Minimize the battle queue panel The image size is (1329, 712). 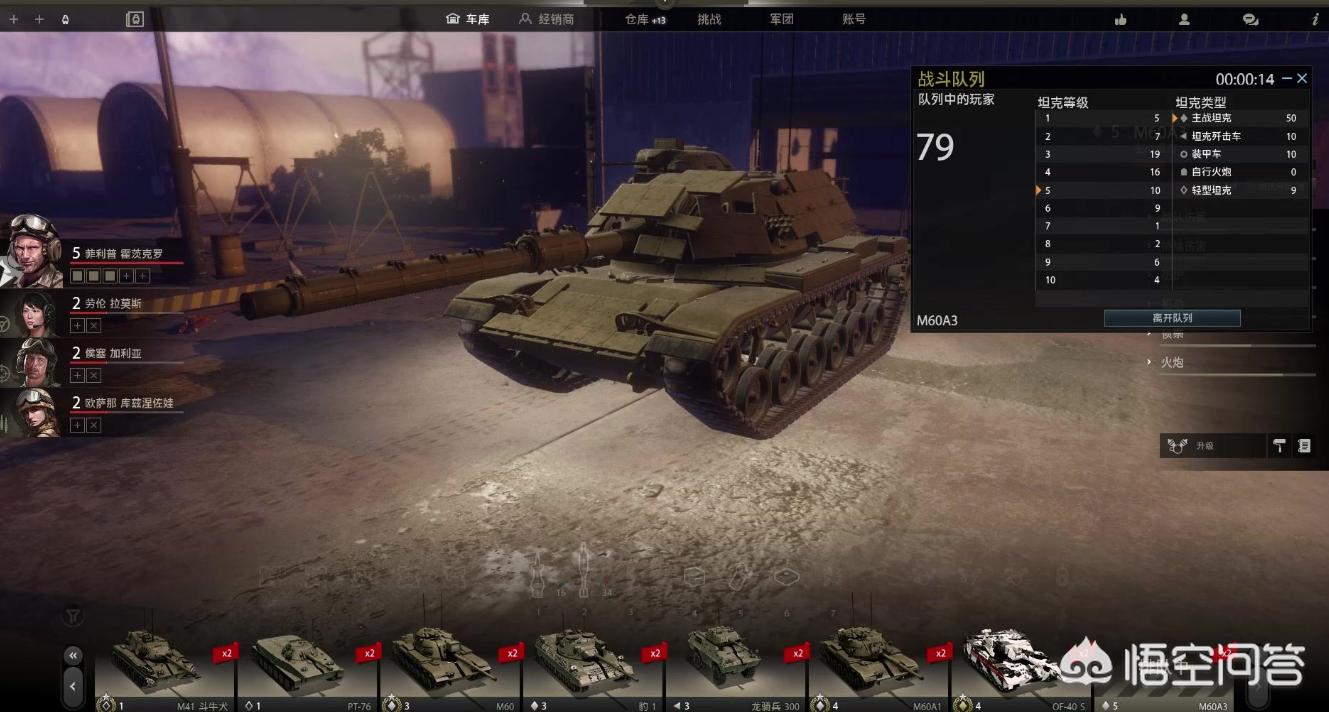[1287, 78]
